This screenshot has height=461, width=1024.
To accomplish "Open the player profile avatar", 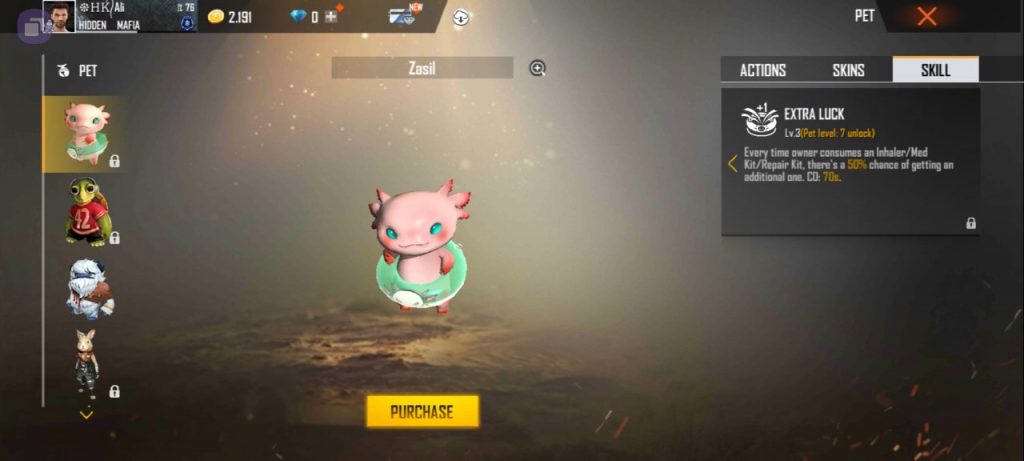I will (59, 16).
